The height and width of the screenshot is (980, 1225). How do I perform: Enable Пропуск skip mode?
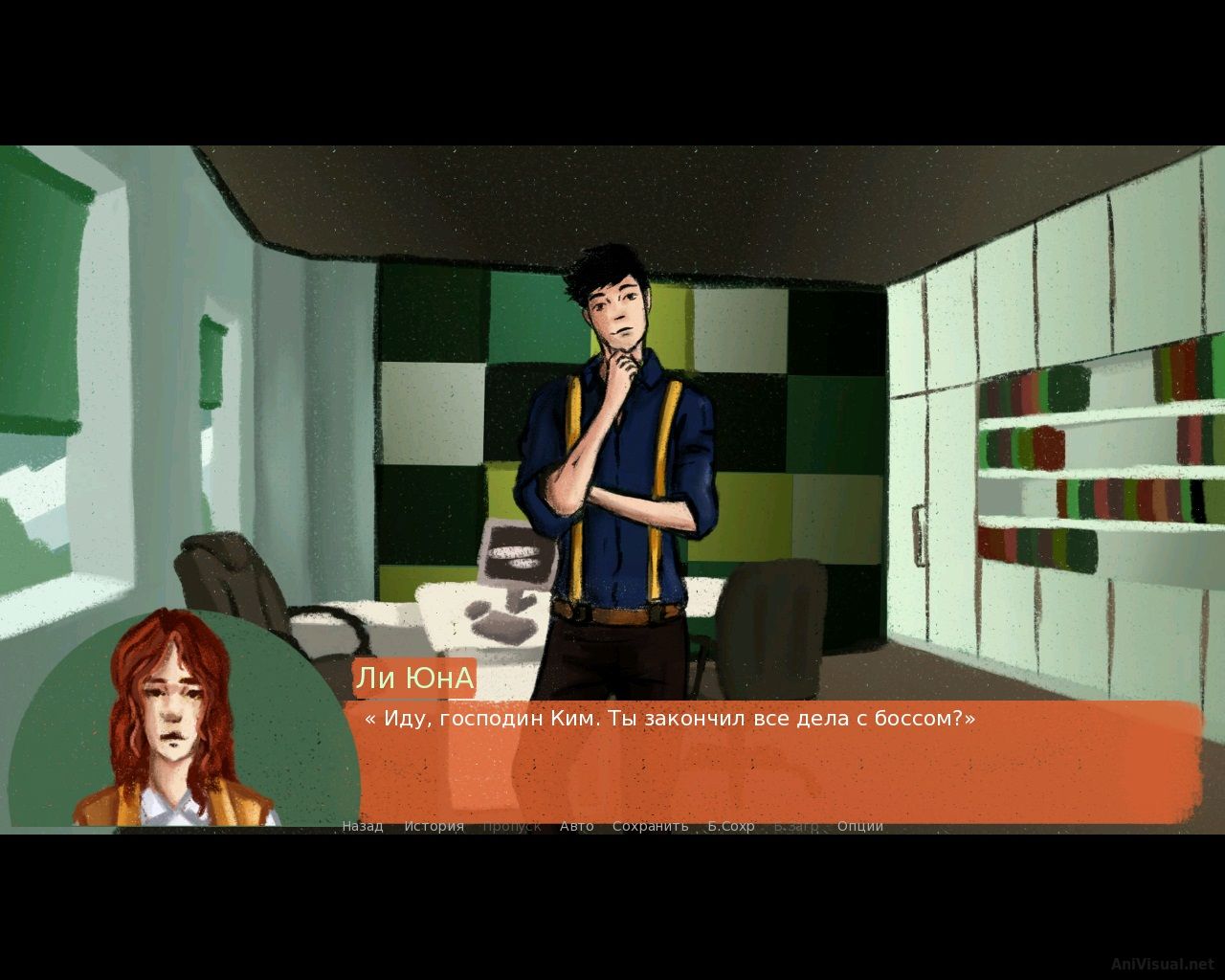point(512,825)
